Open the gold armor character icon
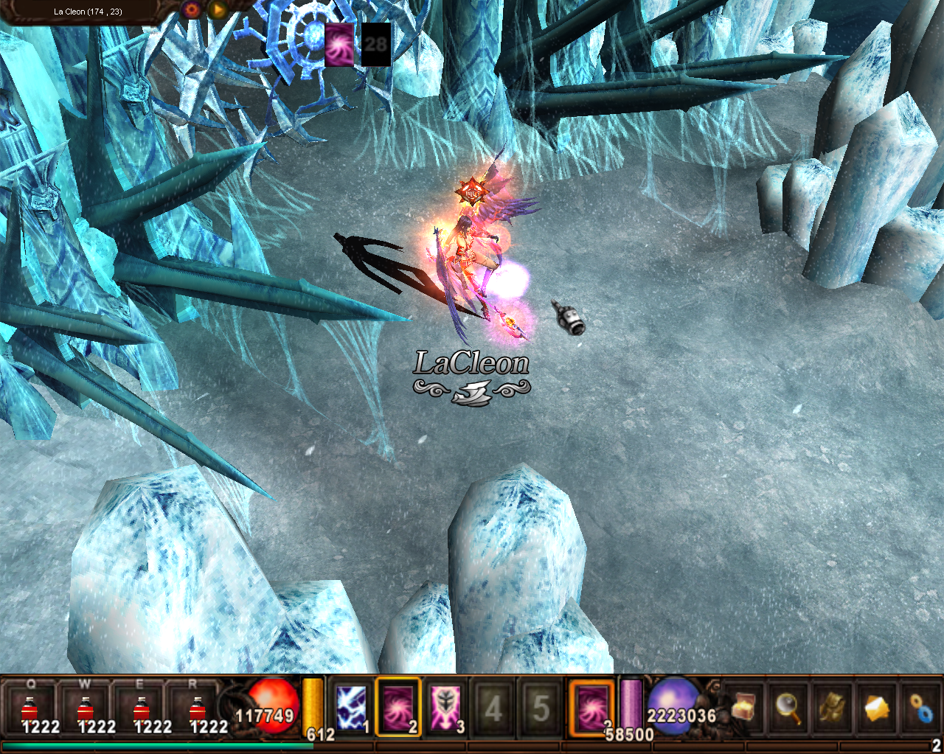The width and height of the screenshot is (946, 755). (x=831, y=707)
